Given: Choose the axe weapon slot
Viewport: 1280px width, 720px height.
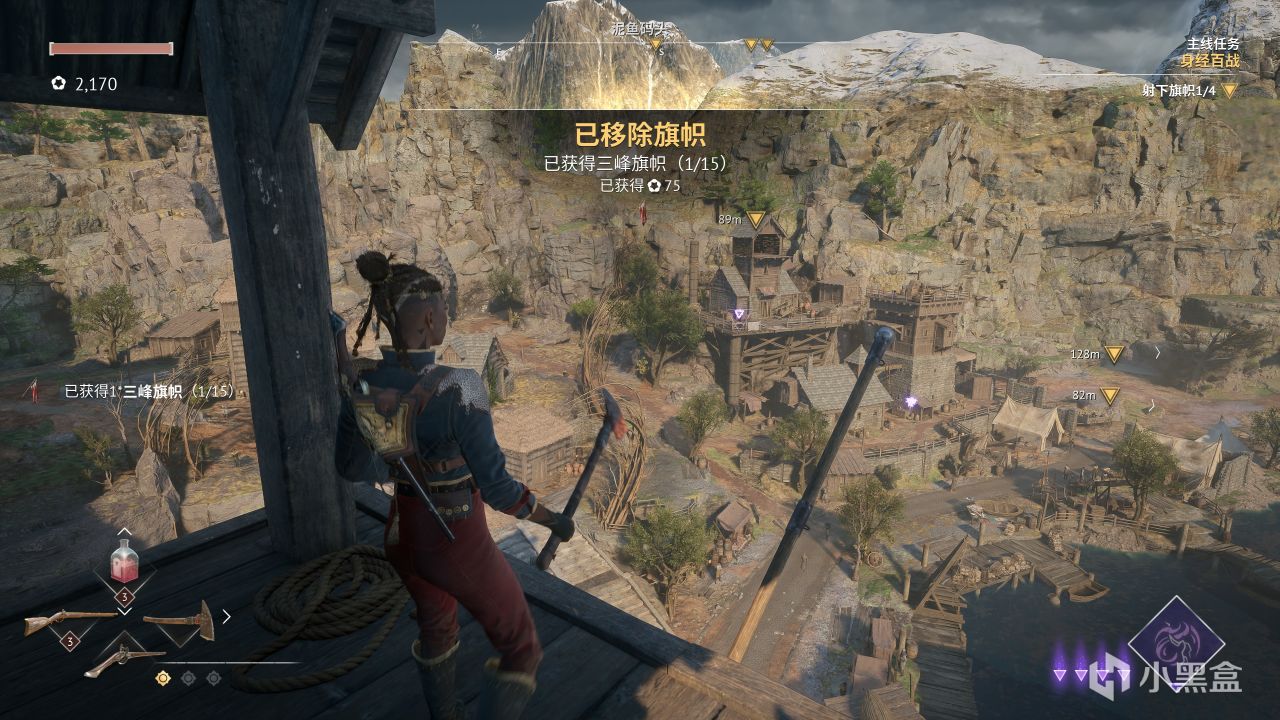Looking at the screenshot, I should tap(178, 620).
